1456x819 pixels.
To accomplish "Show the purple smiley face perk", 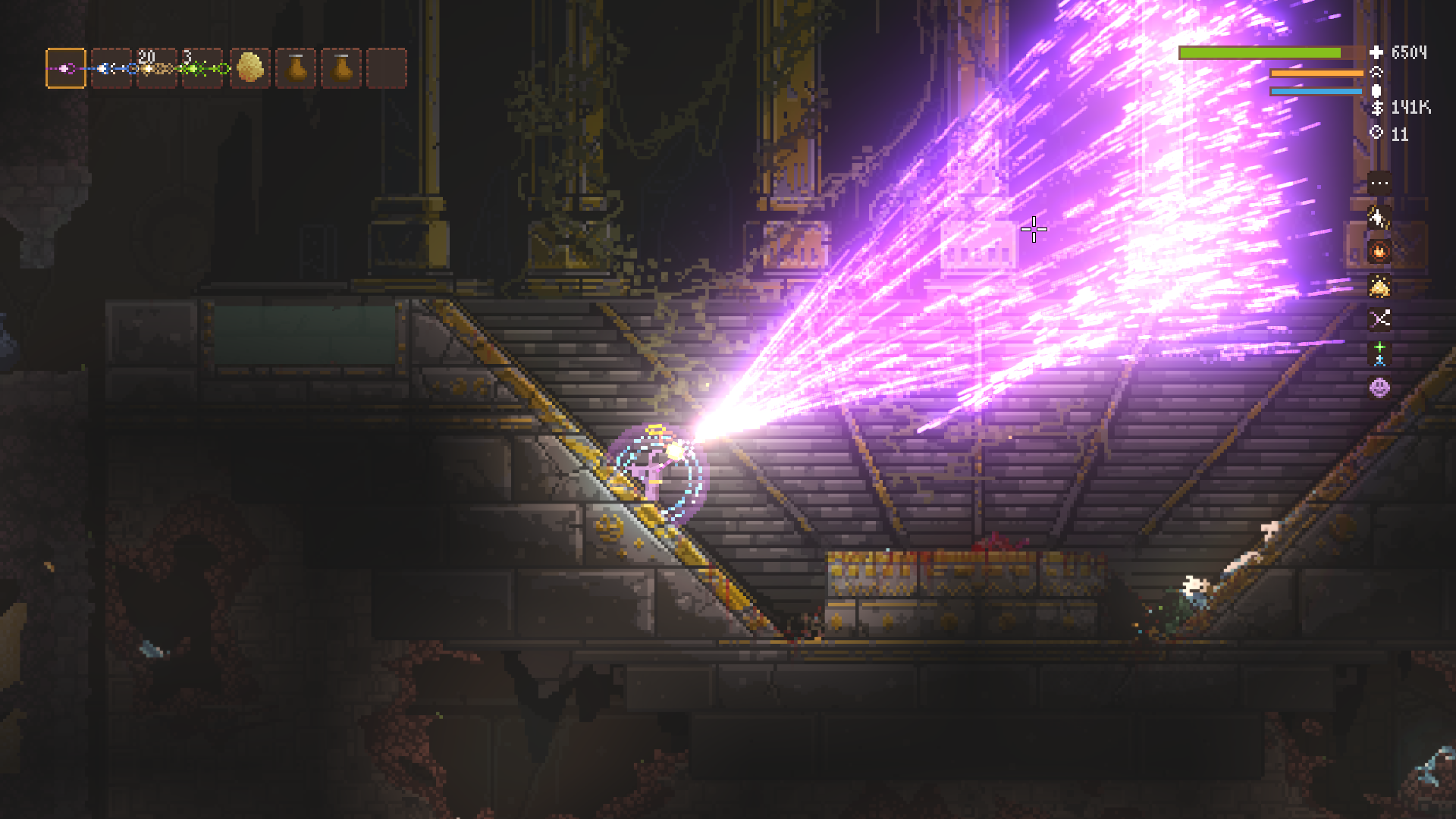I will (x=1379, y=388).
